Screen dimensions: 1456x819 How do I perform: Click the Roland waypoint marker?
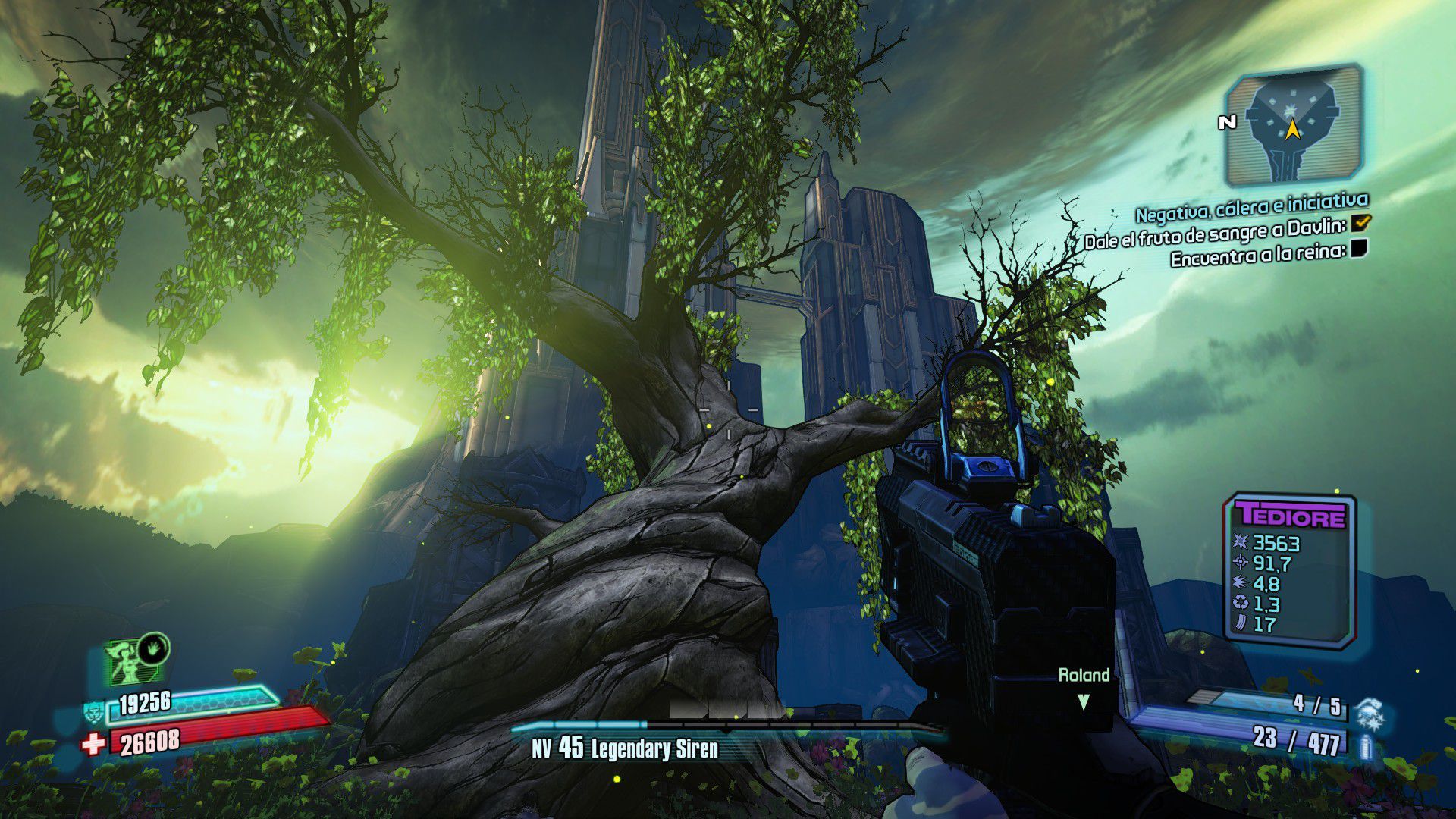tap(1084, 701)
